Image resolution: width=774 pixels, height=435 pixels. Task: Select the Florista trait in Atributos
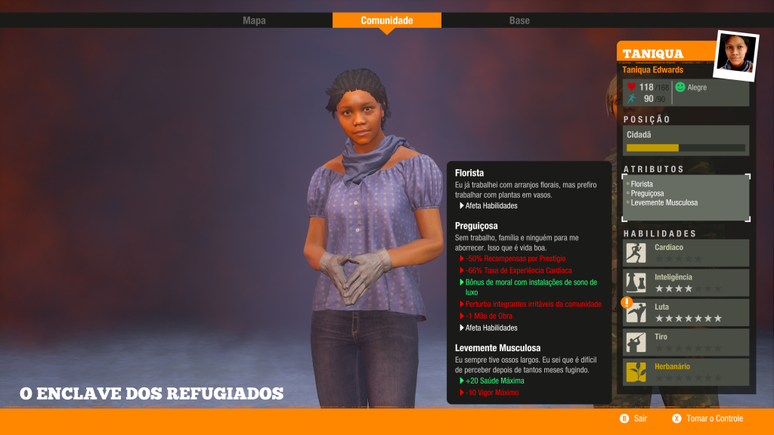pyautogui.click(x=641, y=184)
